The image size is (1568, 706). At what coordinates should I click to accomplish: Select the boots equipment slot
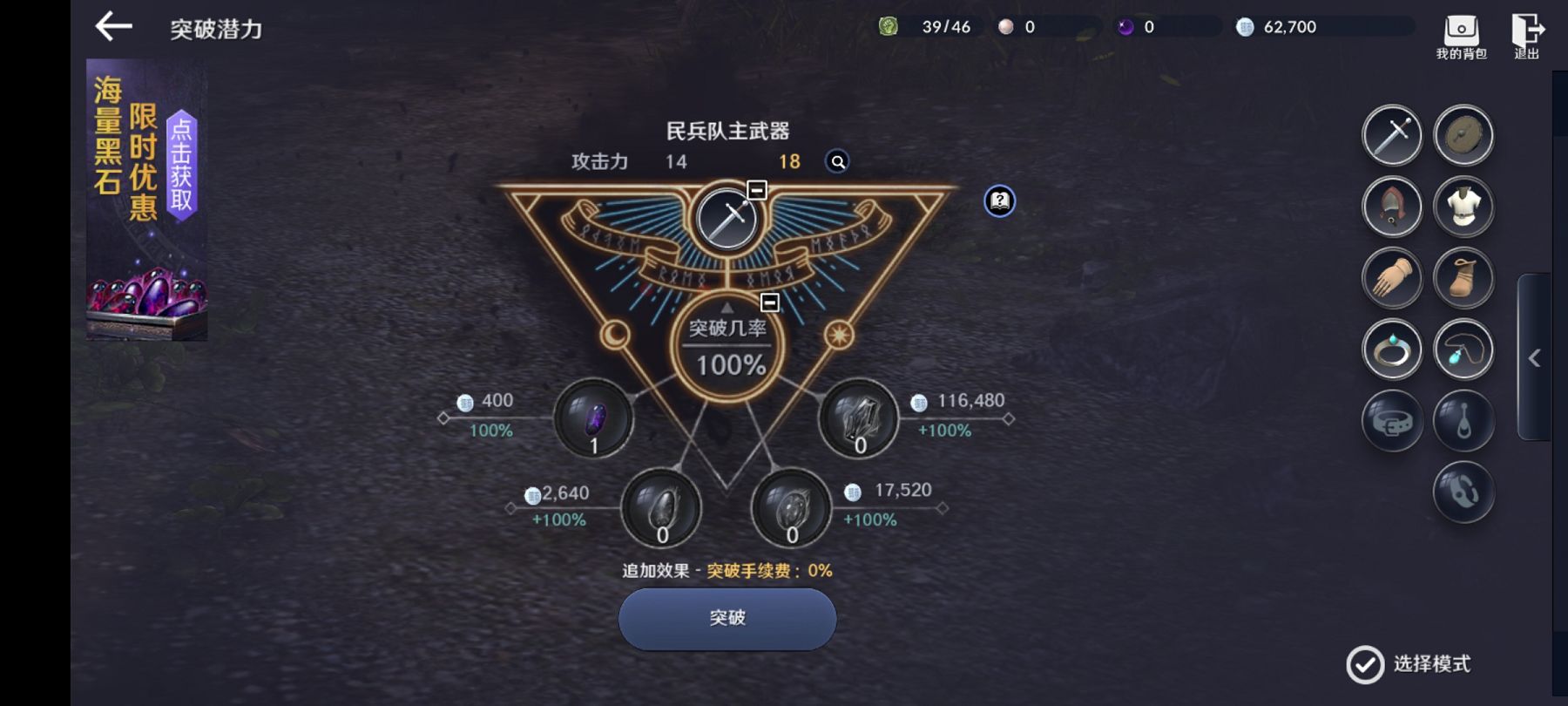[1463, 279]
